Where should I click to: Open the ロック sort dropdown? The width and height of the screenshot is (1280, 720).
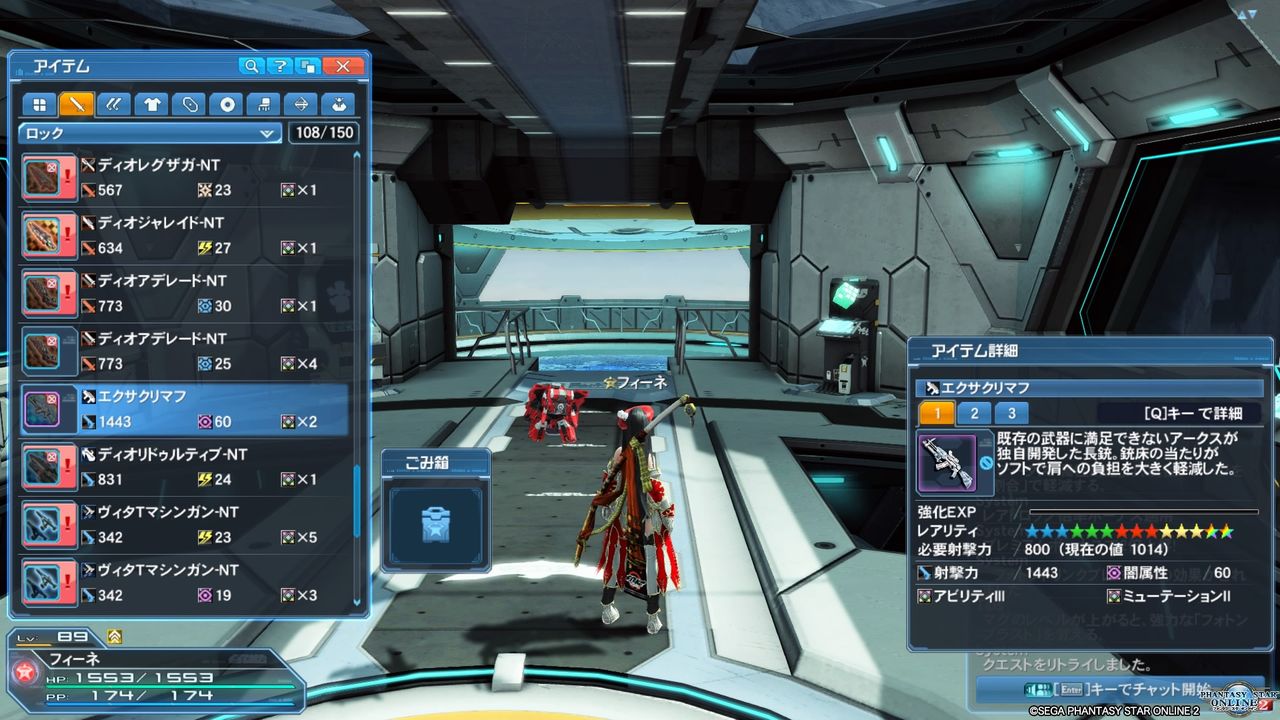(x=148, y=132)
